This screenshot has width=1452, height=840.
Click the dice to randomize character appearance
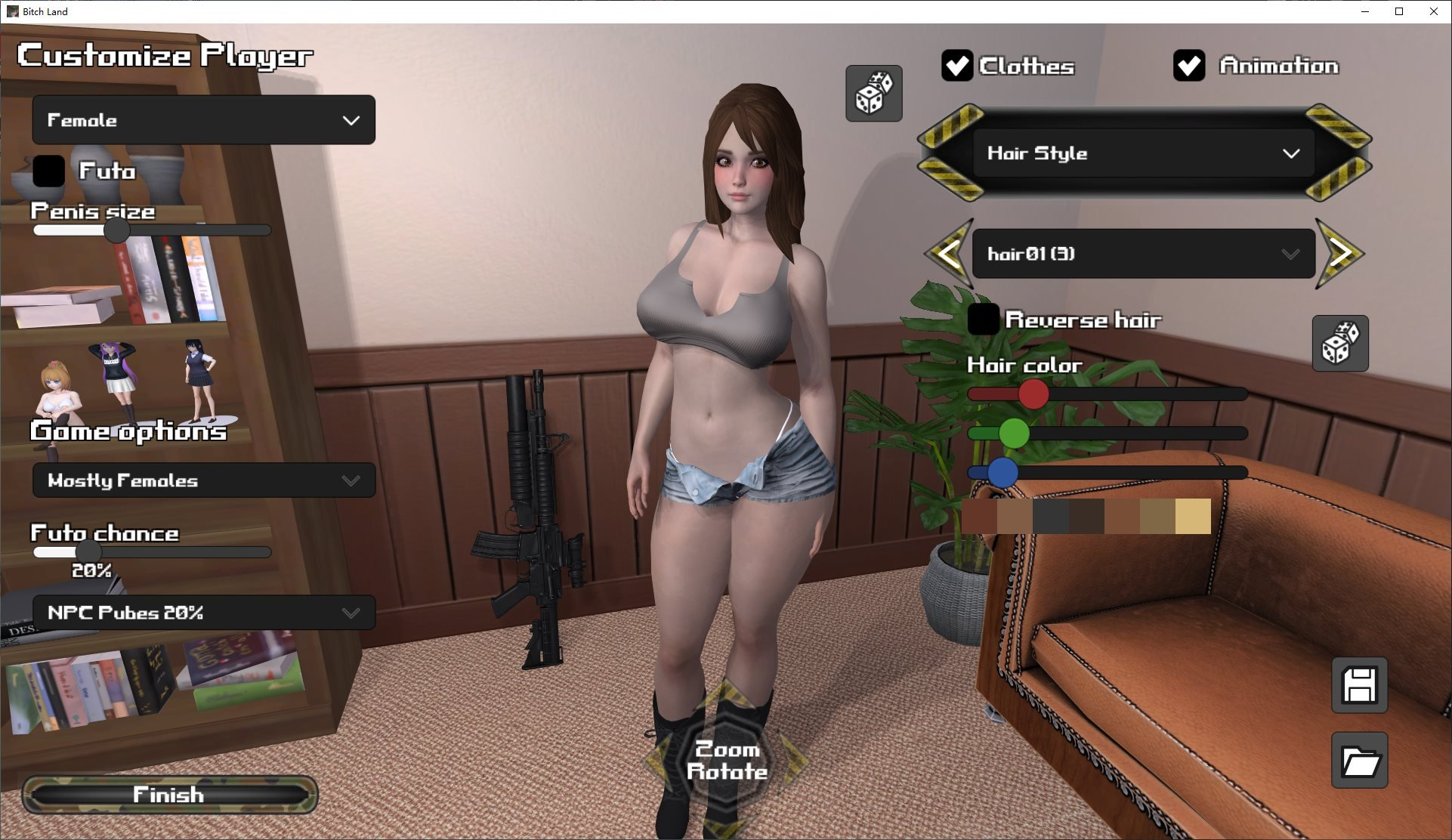[874, 92]
